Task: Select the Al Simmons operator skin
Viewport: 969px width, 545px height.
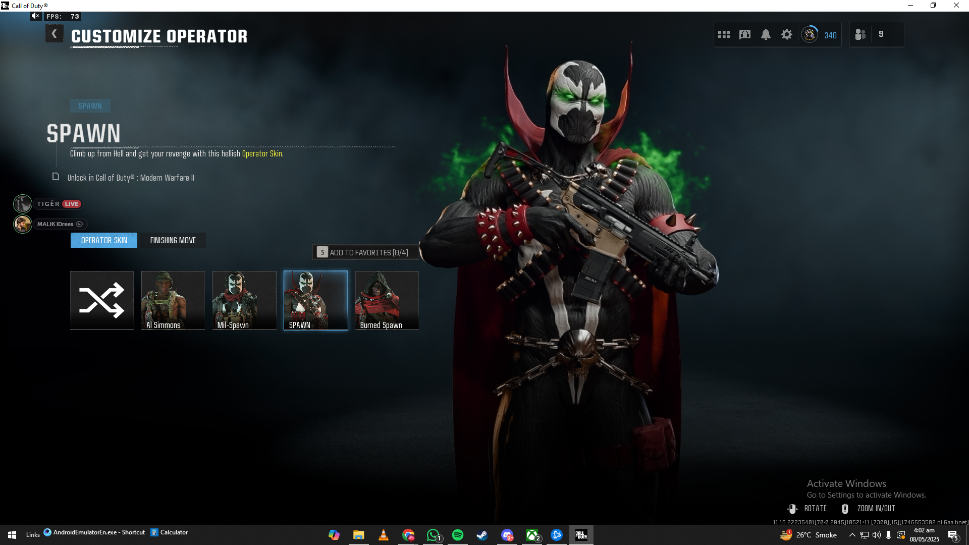Action: tap(173, 300)
